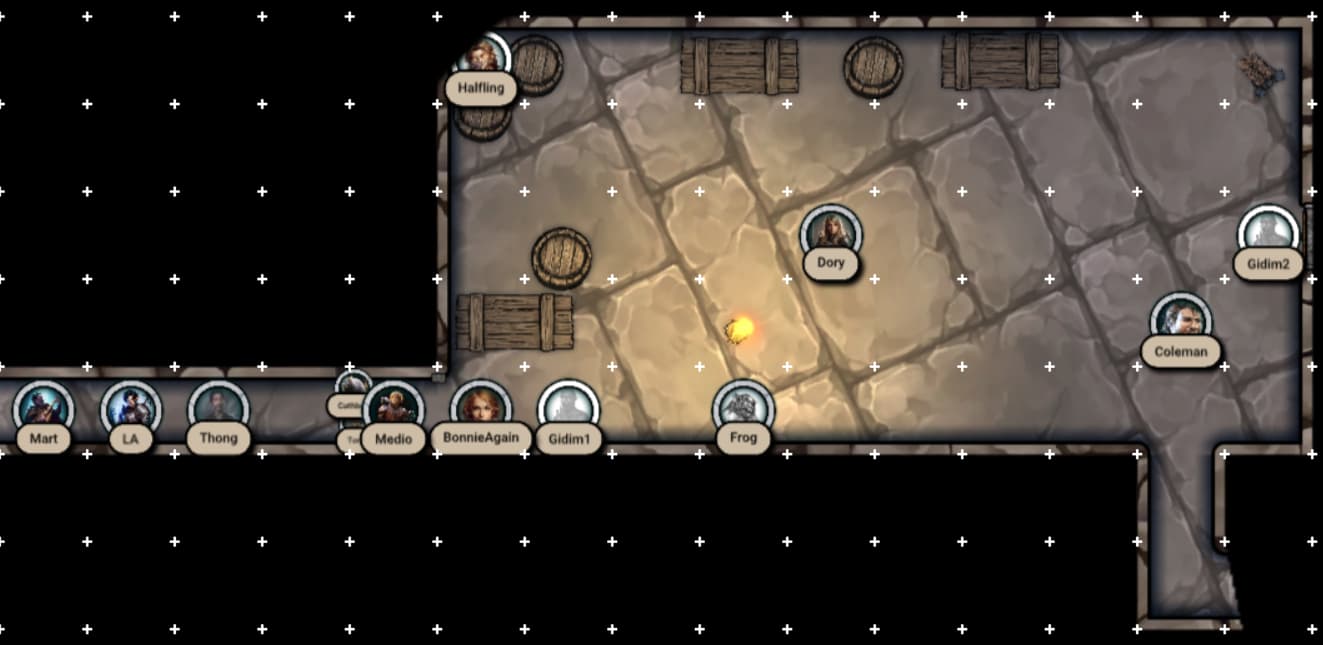Viewport: 1323px width, 645px height.
Task: Click the Coleman token
Action: point(1181,322)
